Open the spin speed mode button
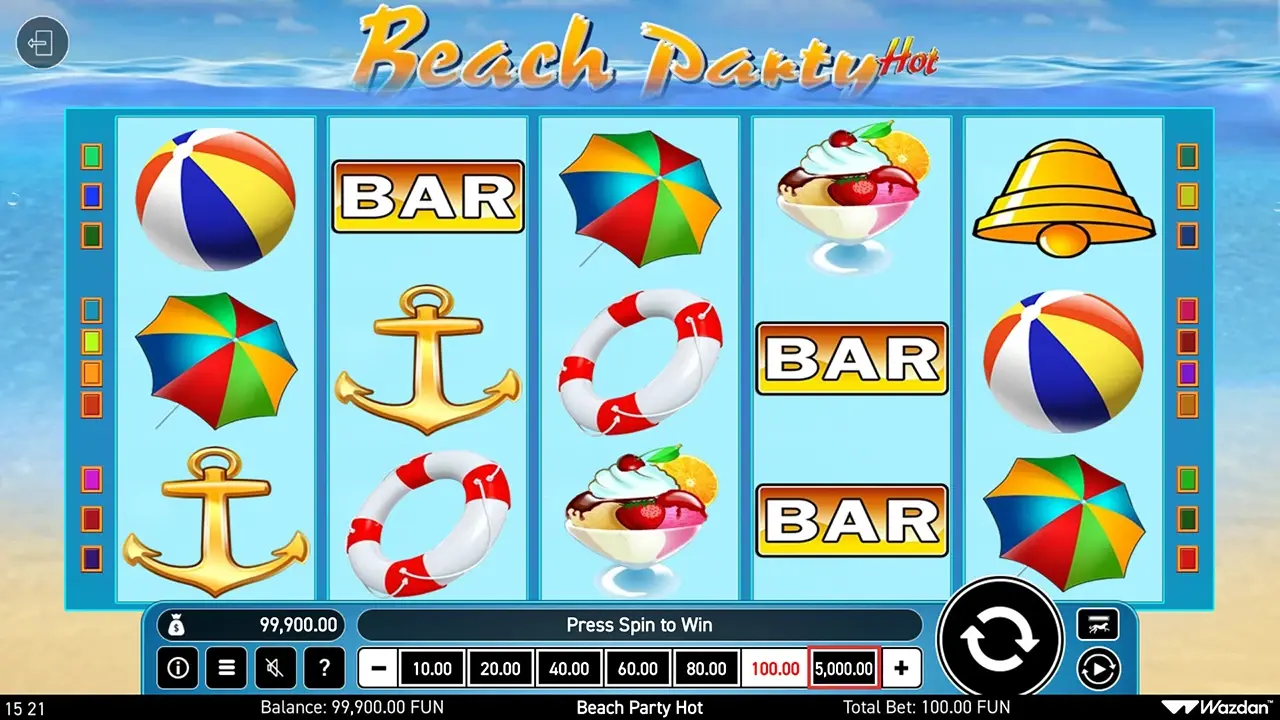The image size is (1280, 720). tap(1097, 624)
